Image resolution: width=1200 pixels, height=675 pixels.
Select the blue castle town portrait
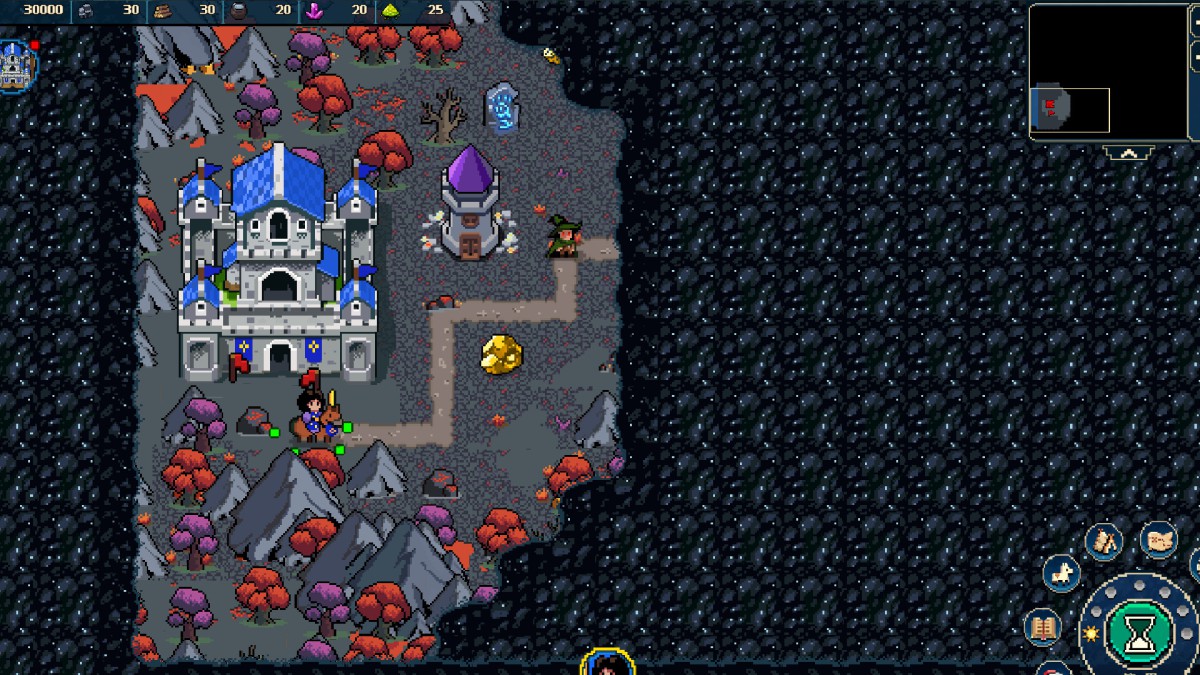16,66
